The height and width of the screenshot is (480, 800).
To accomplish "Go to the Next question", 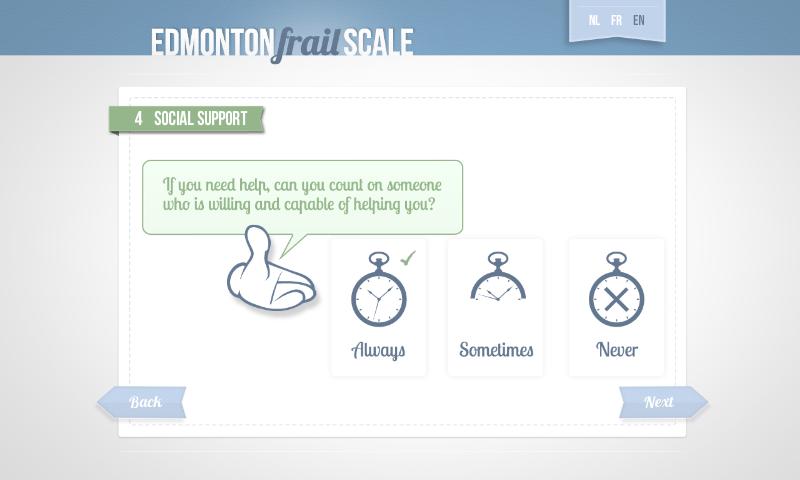I will point(661,402).
